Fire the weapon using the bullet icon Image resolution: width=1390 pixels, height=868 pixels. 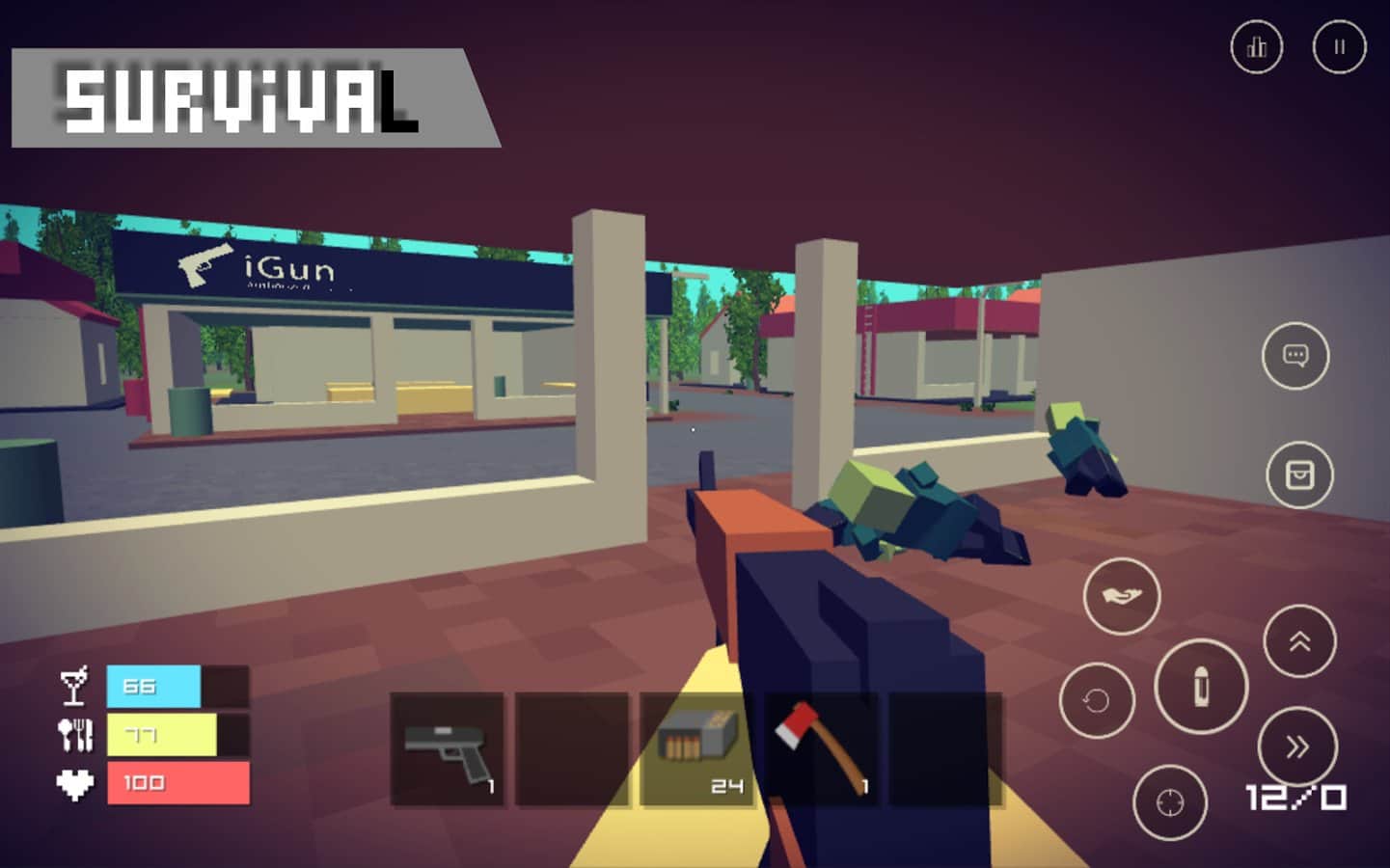pyautogui.click(x=1199, y=687)
